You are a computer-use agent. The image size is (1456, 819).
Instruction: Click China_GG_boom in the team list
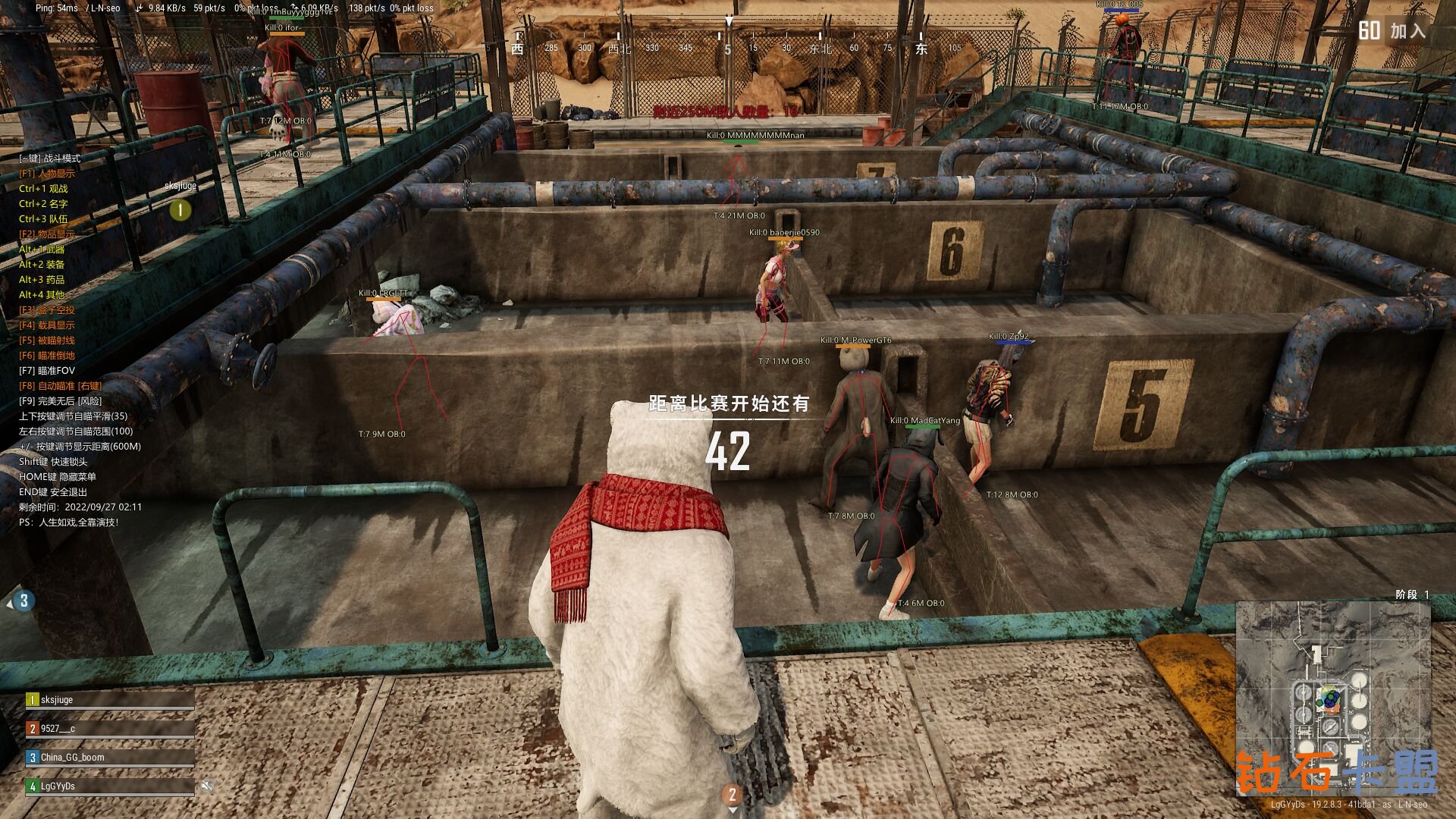110,758
